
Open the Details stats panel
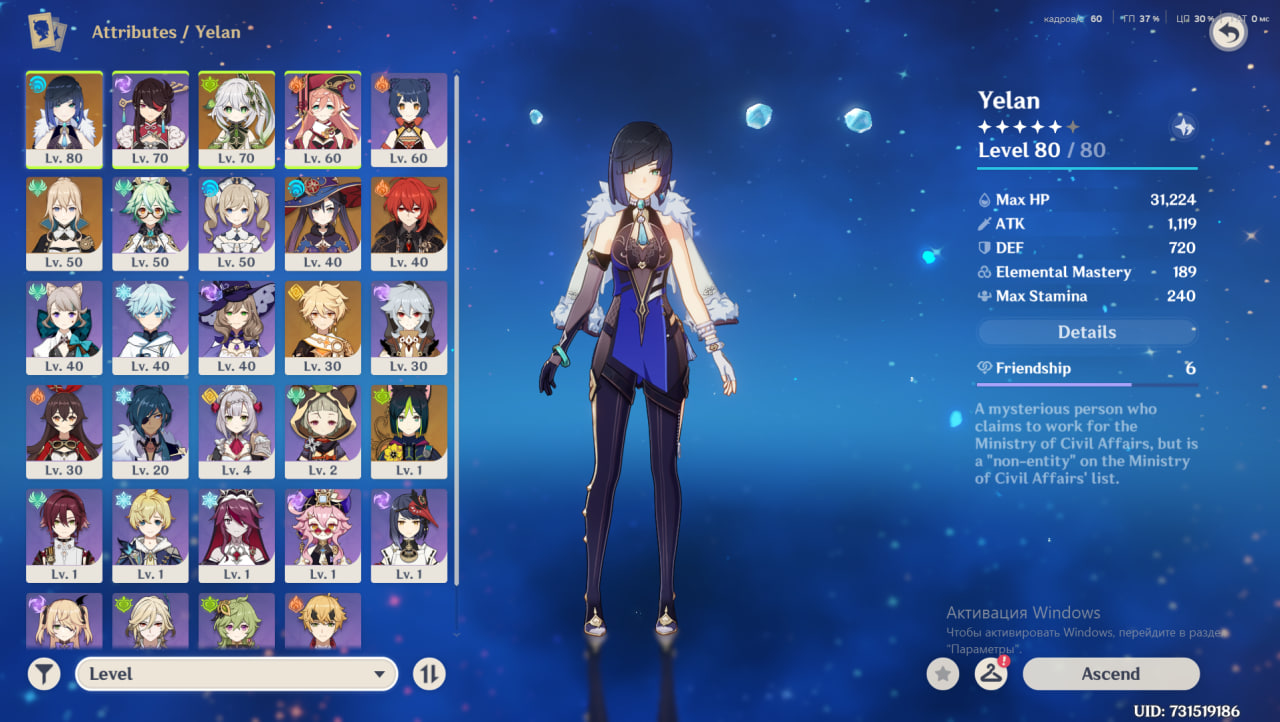[1087, 332]
